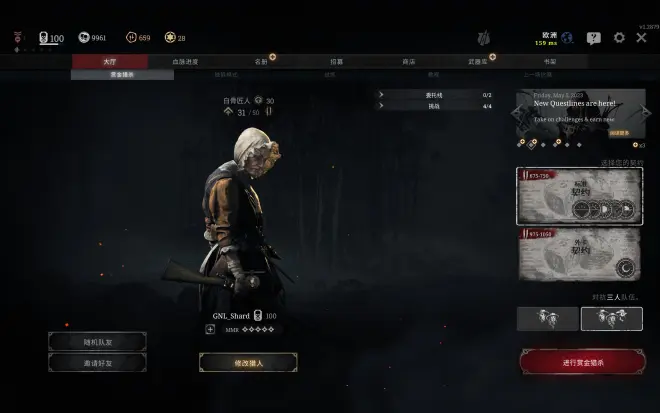This screenshot has height=413, width=660.
Task: Go to the 招募 recruit tab
Action: pyautogui.click(x=336, y=61)
